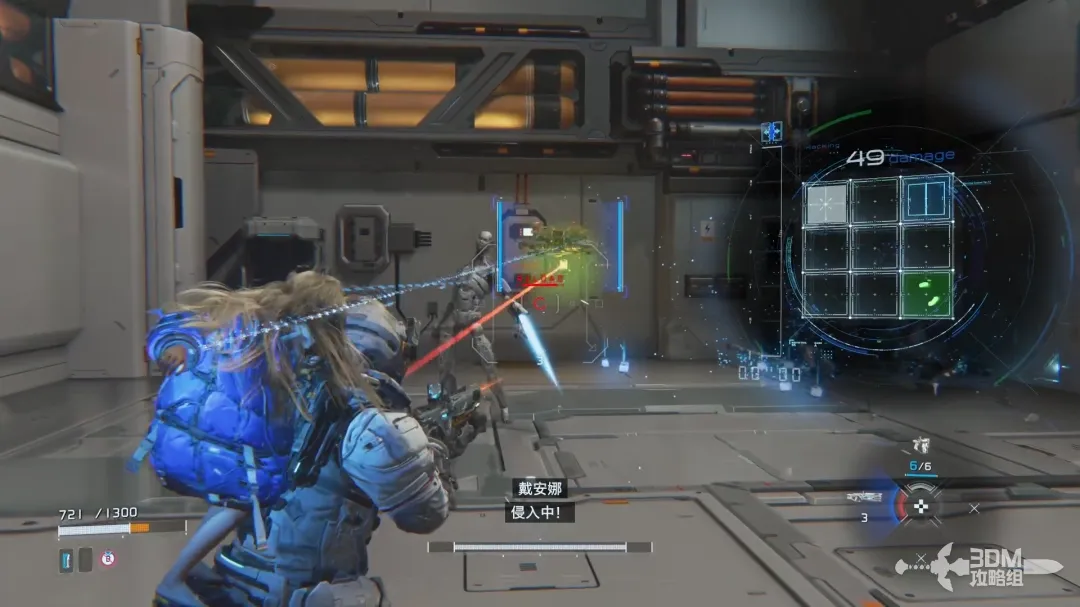
Task: Select the green highlighted hacking grid tile
Action: point(925,295)
